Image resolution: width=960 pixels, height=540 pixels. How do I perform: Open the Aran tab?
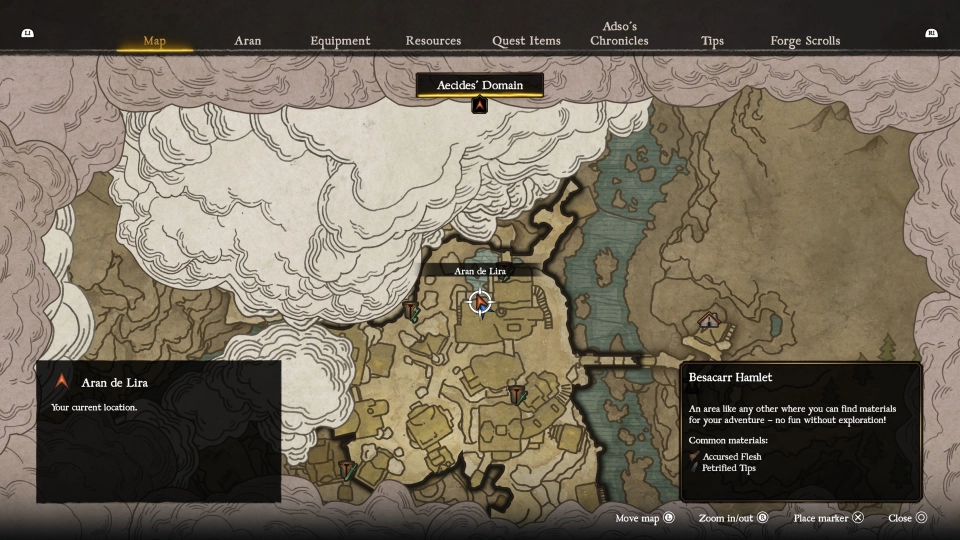tap(247, 41)
